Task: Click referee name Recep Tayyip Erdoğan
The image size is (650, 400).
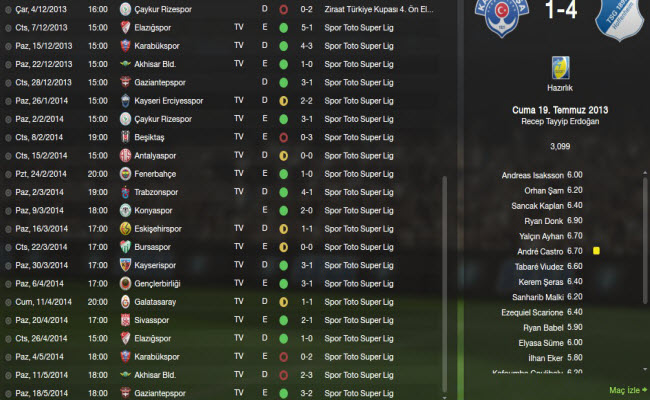Action: [558, 120]
